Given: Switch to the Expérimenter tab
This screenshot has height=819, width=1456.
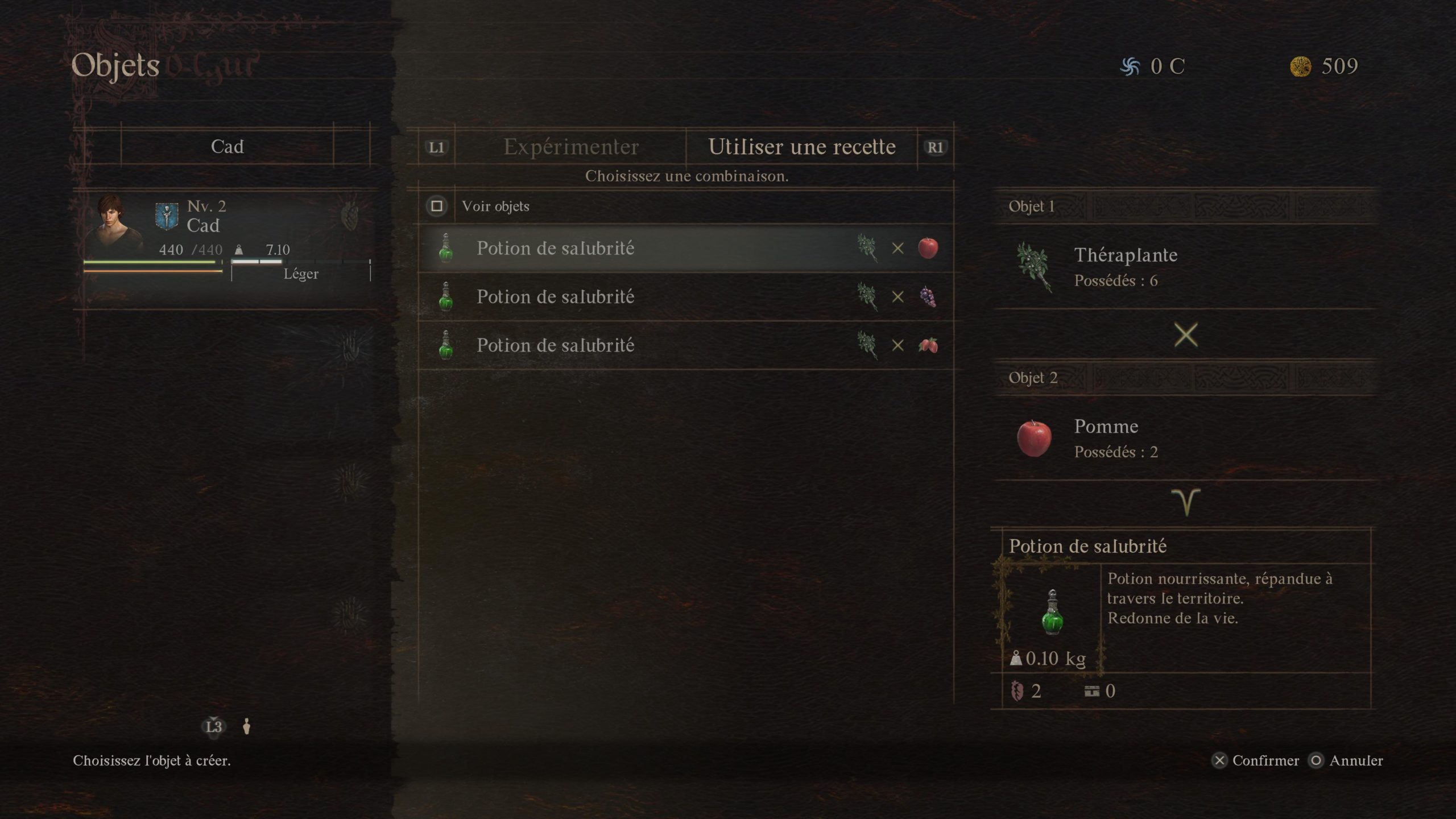Looking at the screenshot, I should click(x=570, y=147).
